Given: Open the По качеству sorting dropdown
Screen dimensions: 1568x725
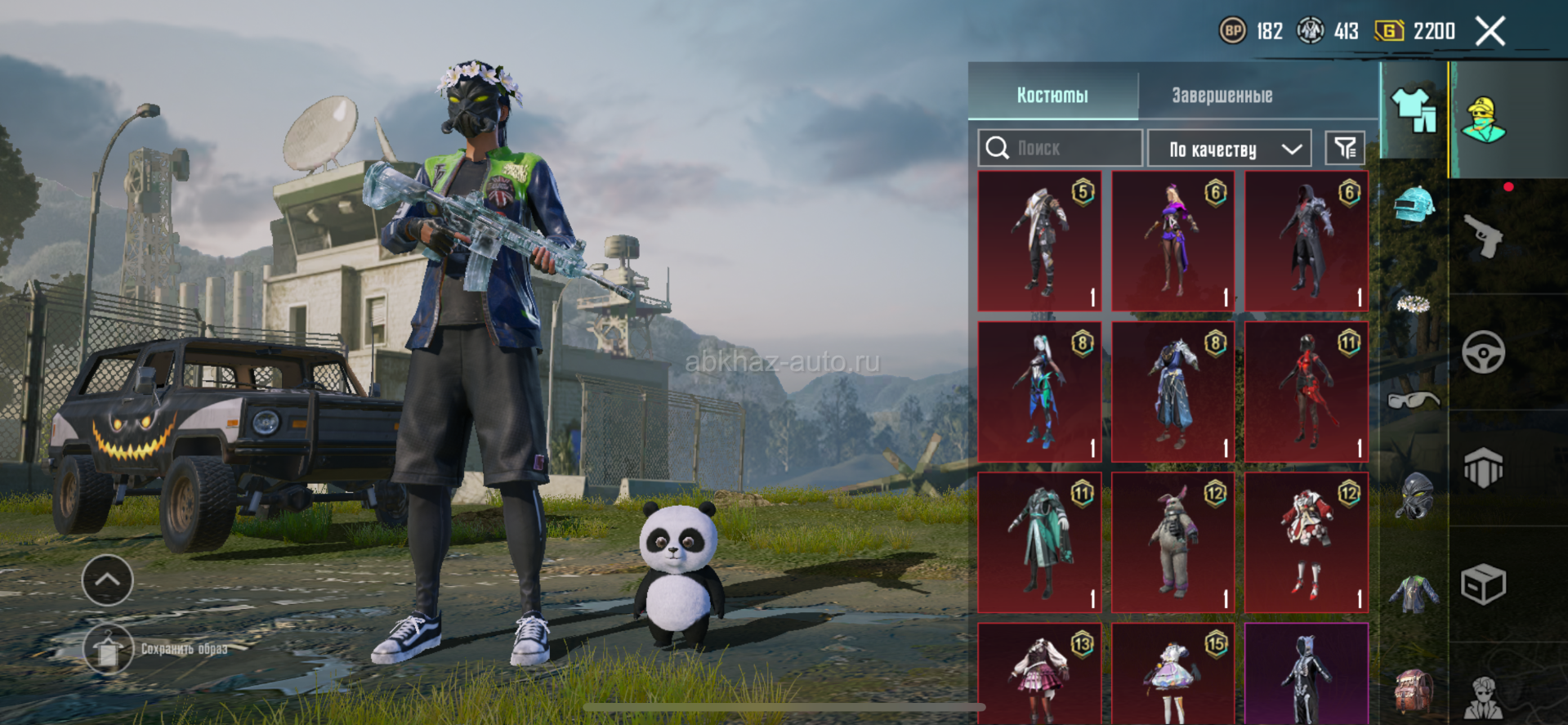Looking at the screenshot, I should (1230, 149).
